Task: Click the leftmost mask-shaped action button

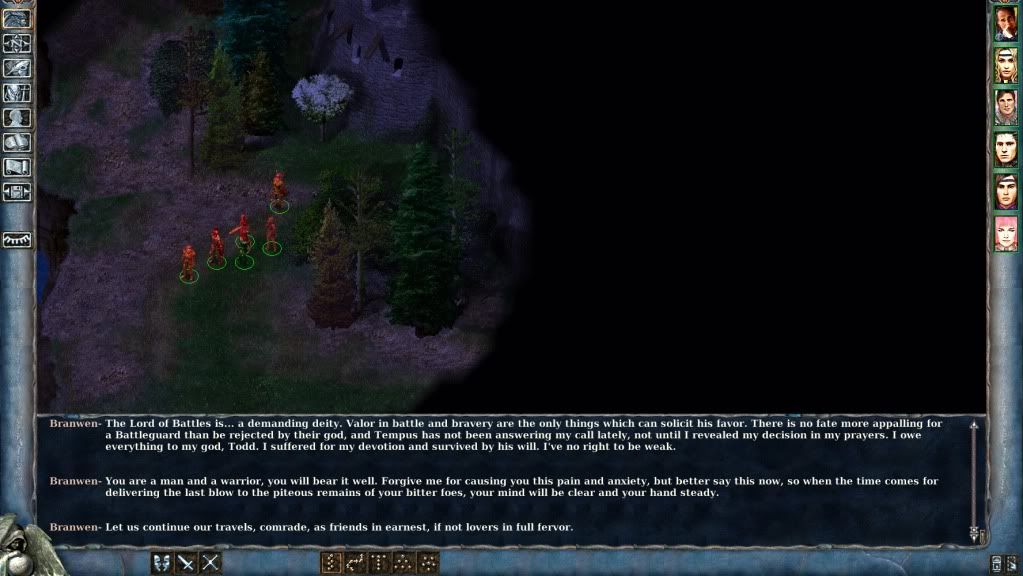Action: coord(161,563)
